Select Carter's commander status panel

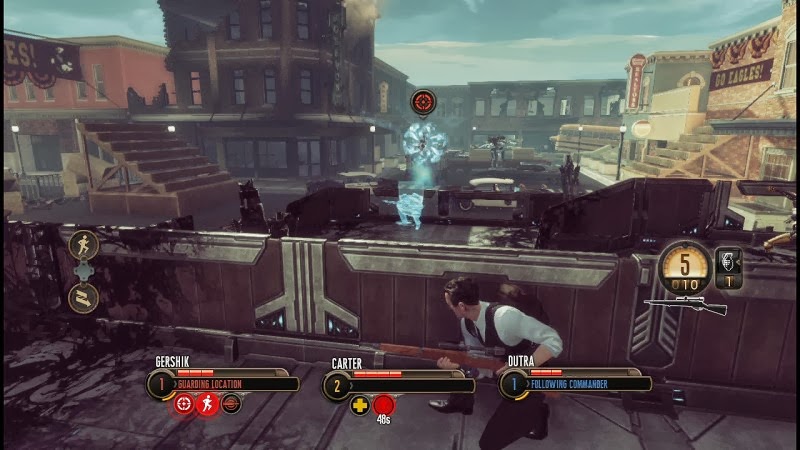[x=400, y=383]
